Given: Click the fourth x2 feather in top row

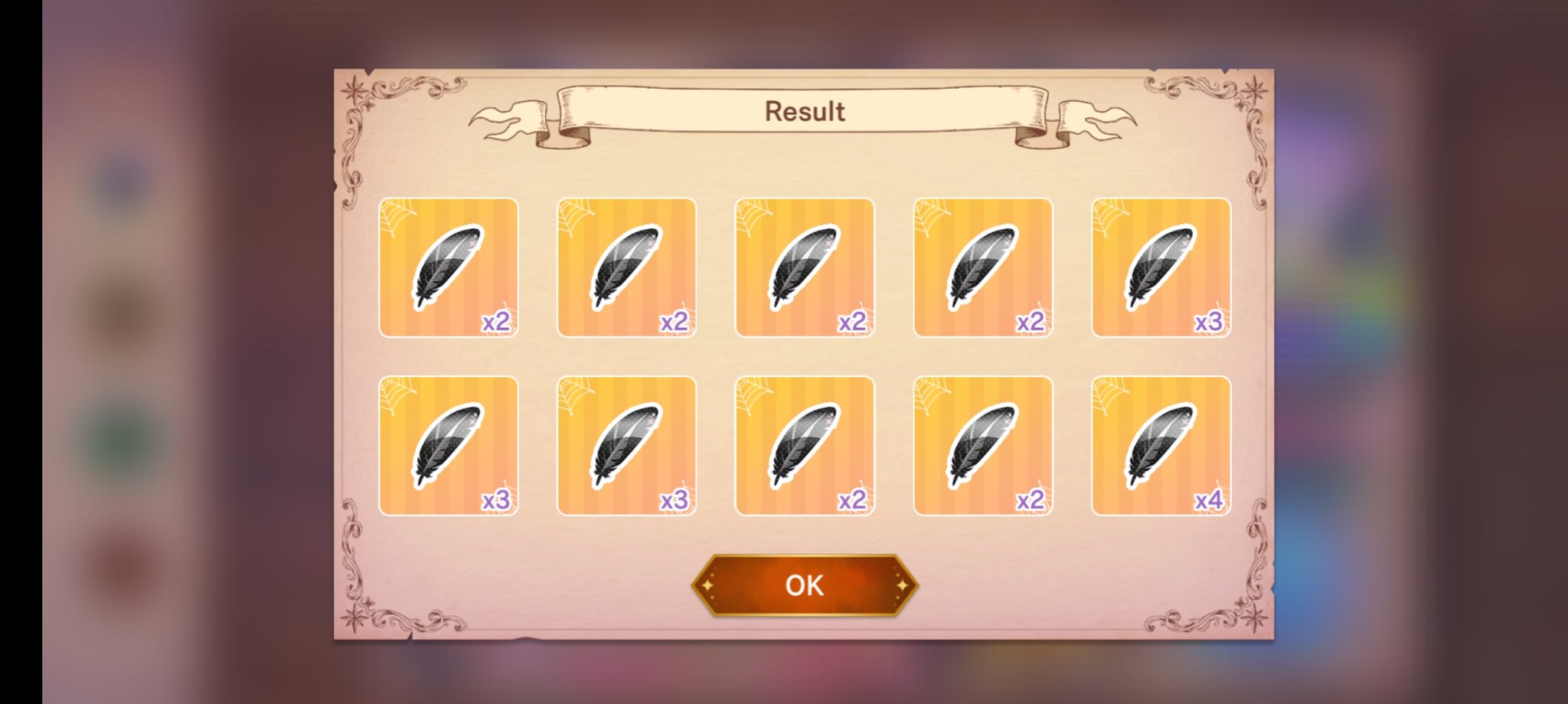Looking at the screenshot, I should [x=982, y=267].
